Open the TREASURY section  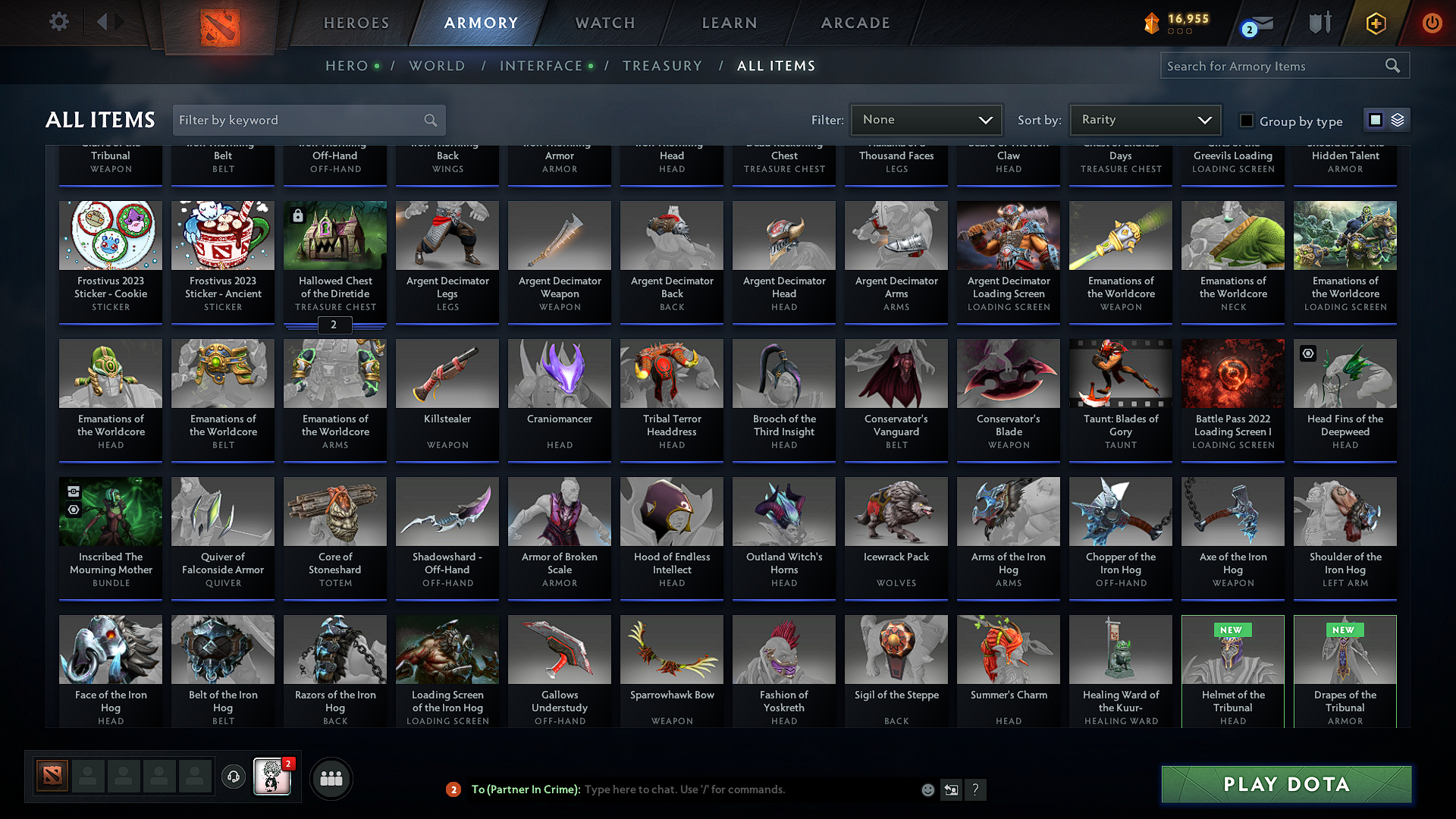point(662,65)
